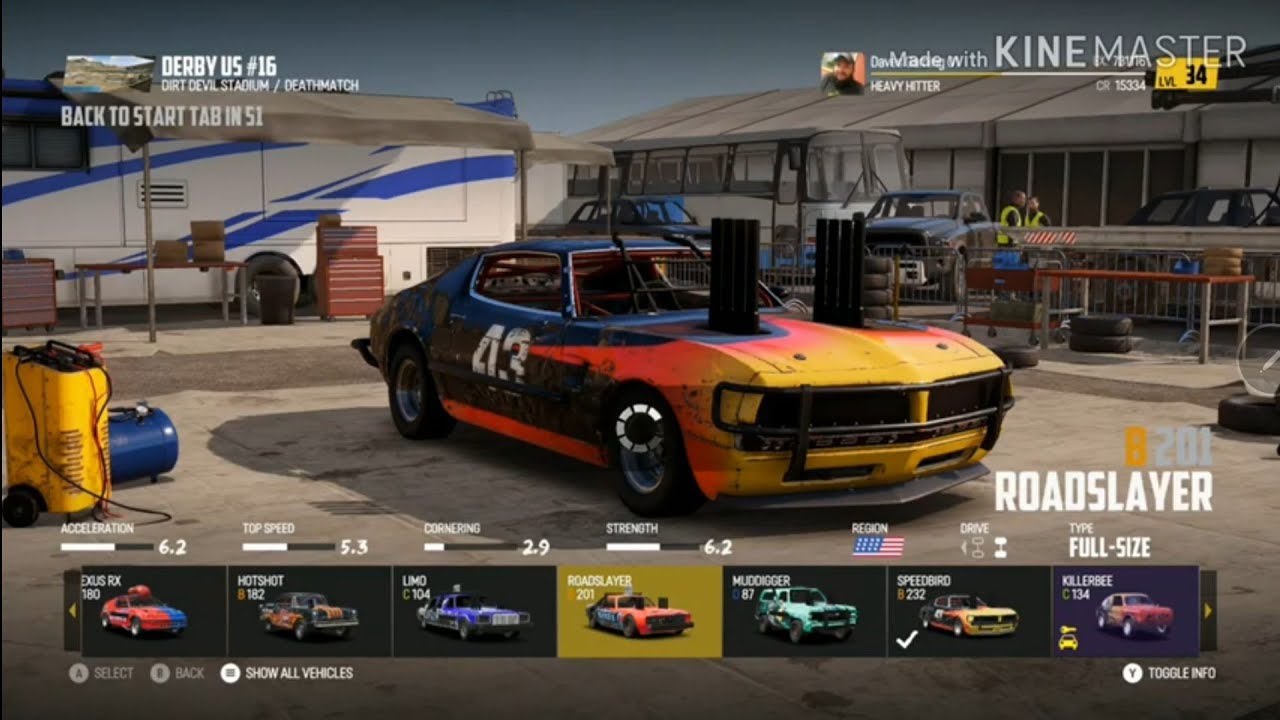The image size is (1280, 720).
Task: Select the Hotshot vehicle tile
Action: pyautogui.click(x=309, y=612)
